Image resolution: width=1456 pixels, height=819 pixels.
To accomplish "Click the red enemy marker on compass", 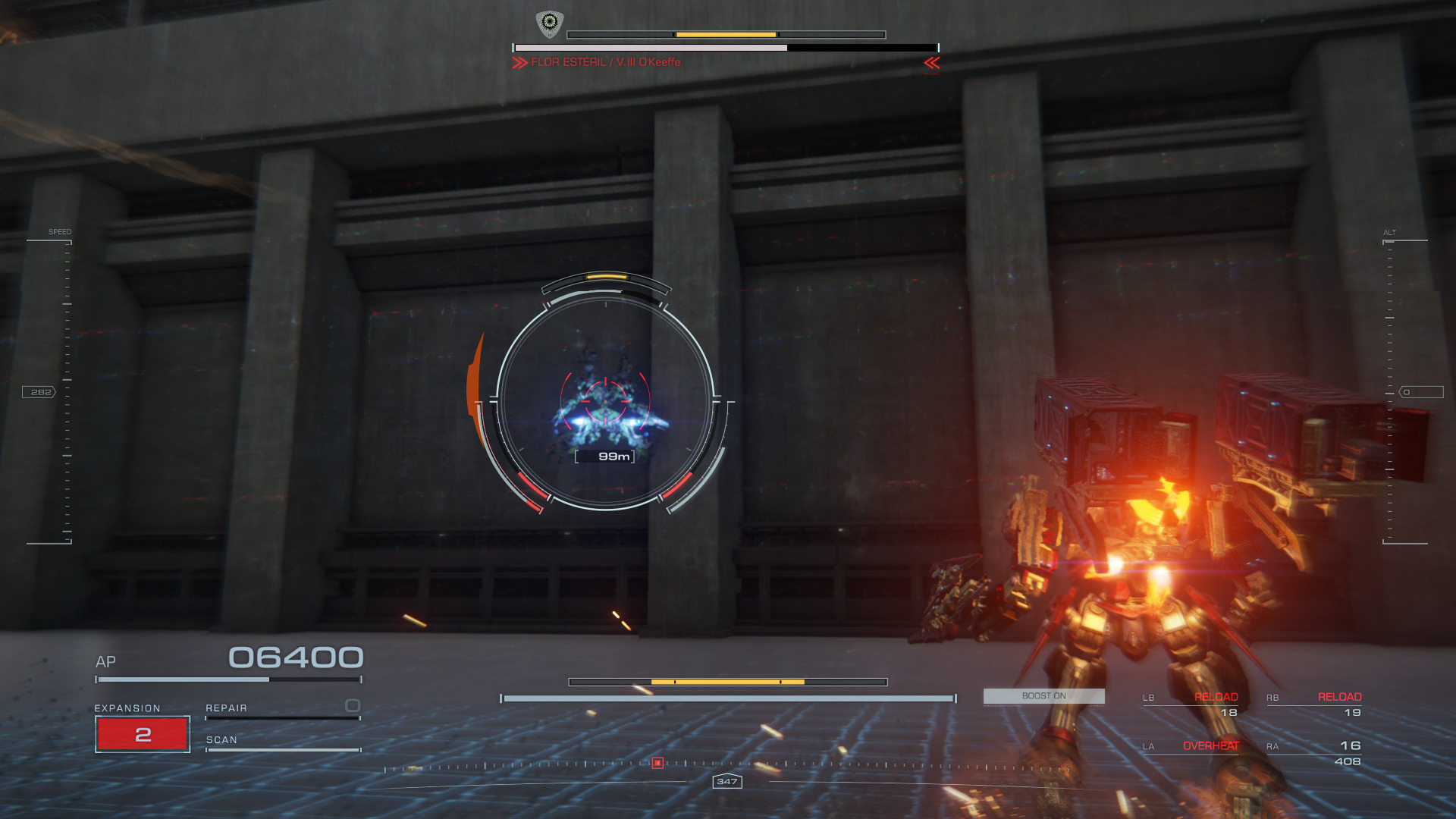I will (x=657, y=763).
